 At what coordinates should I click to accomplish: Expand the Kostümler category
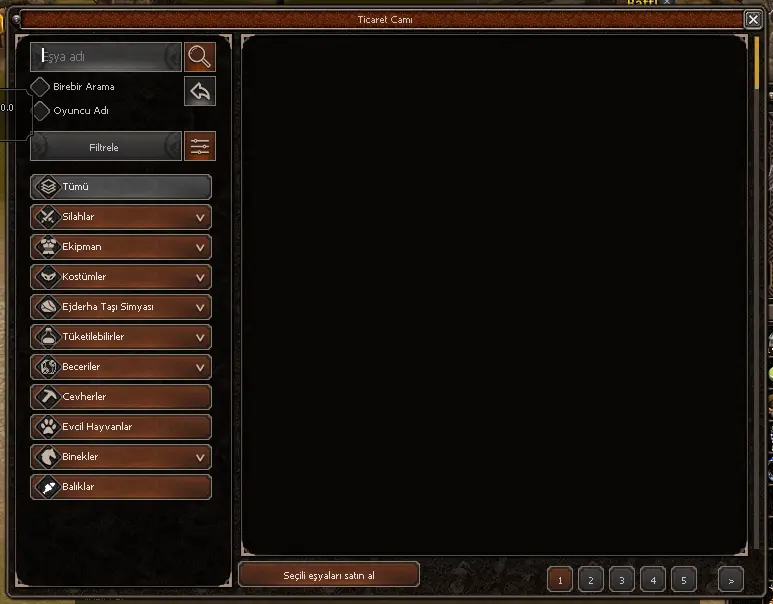[x=121, y=277]
